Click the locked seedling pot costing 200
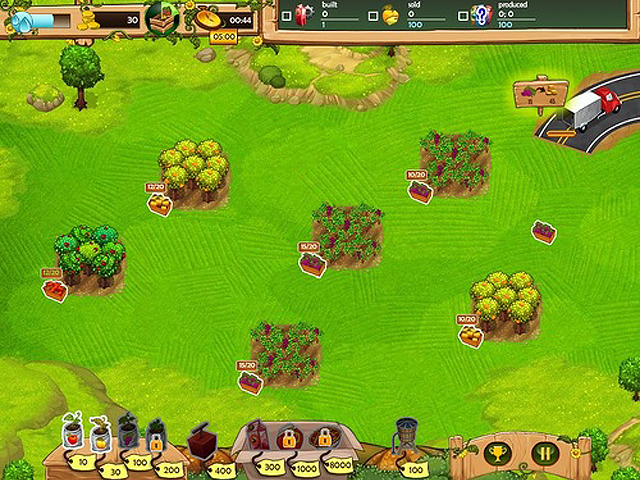Viewport: 640px width, 480px height. pos(155,435)
